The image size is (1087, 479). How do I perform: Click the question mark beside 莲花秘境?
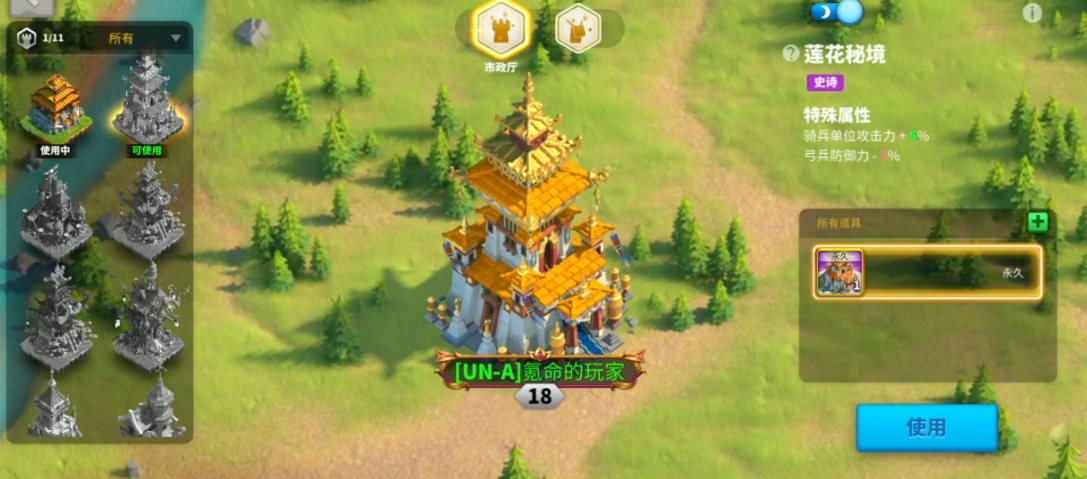(x=791, y=54)
